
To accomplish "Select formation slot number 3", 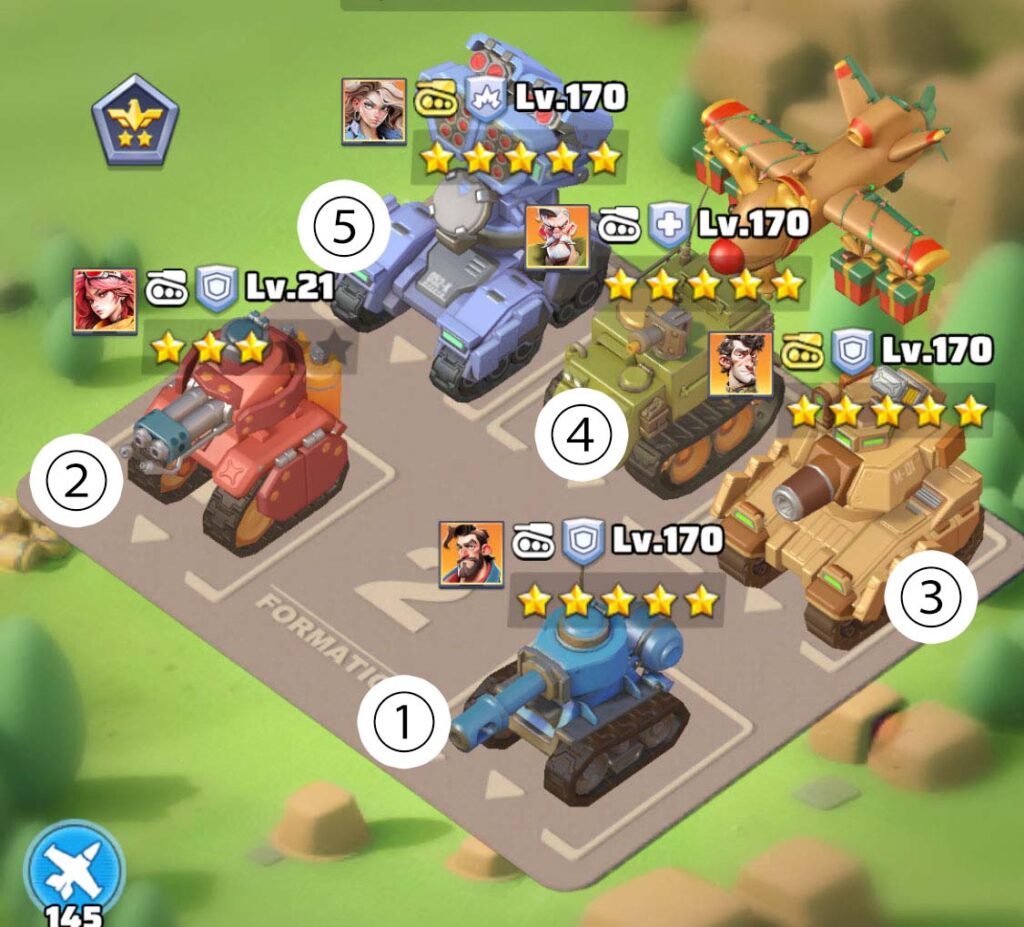I will pyautogui.click(x=930, y=597).
